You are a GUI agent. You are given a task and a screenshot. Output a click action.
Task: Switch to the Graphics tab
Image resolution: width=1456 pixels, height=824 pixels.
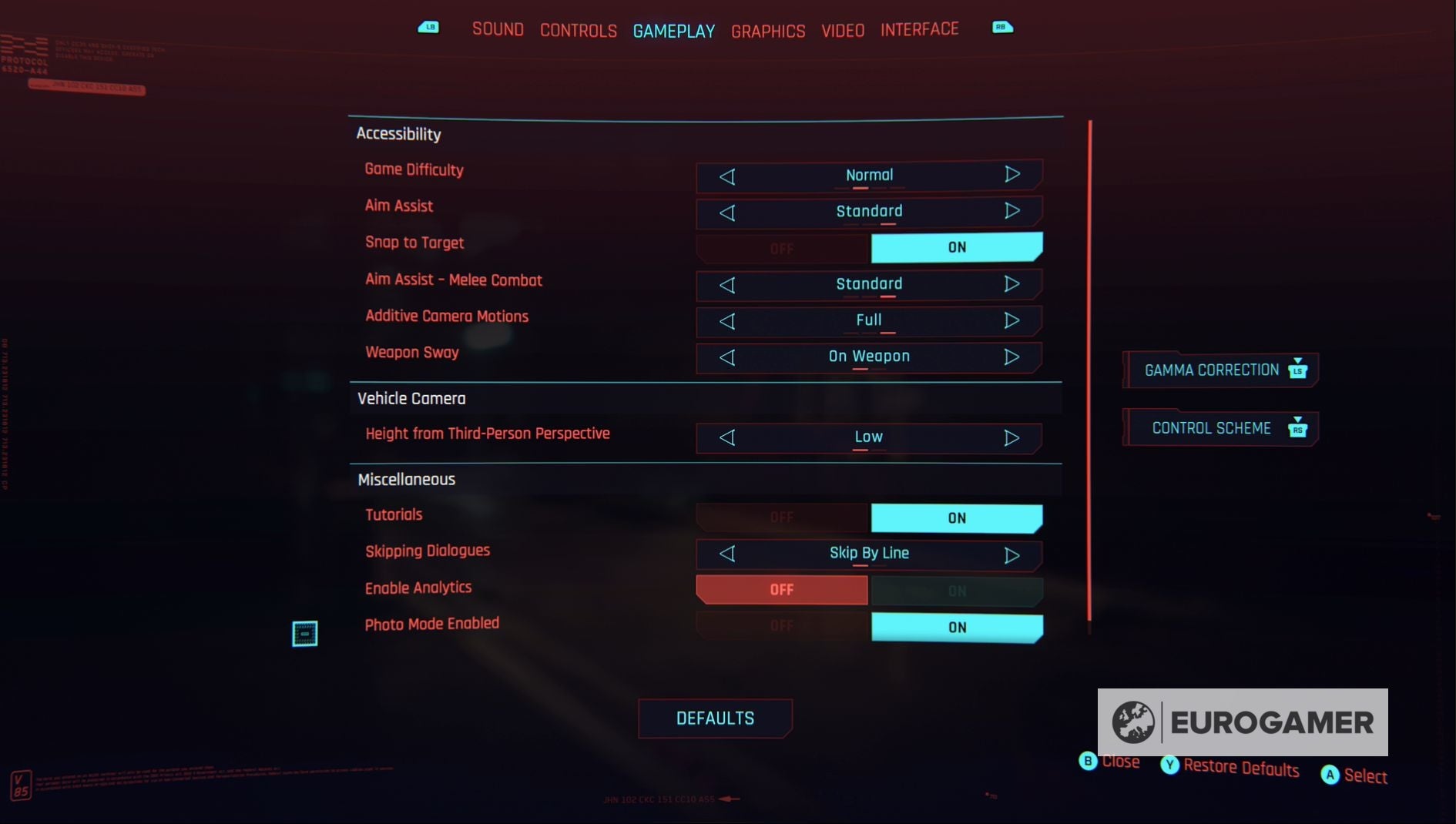(767, 31)
